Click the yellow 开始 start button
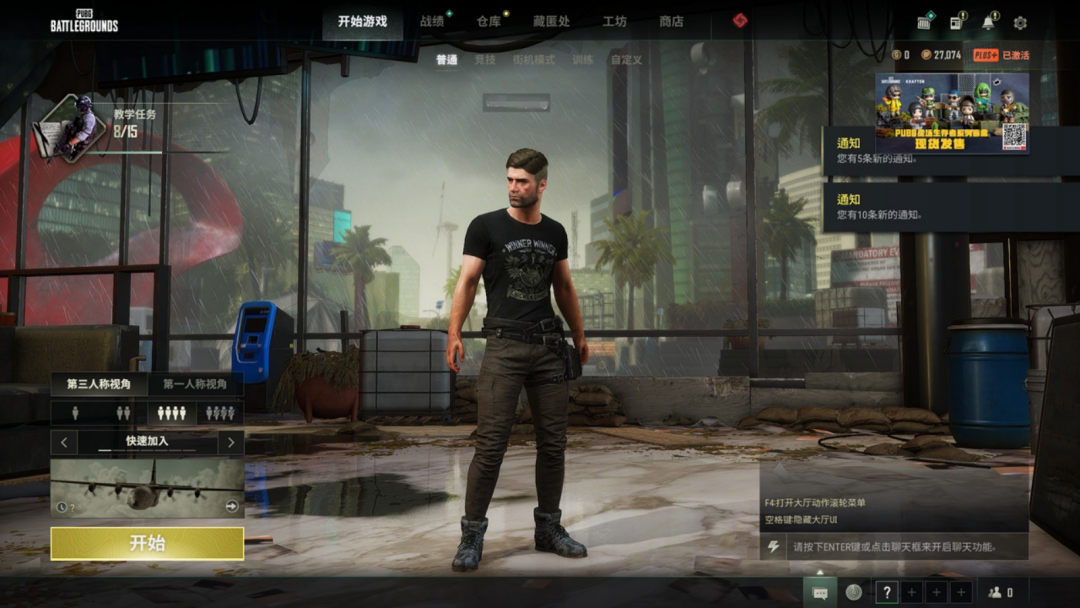 (147, 543)
